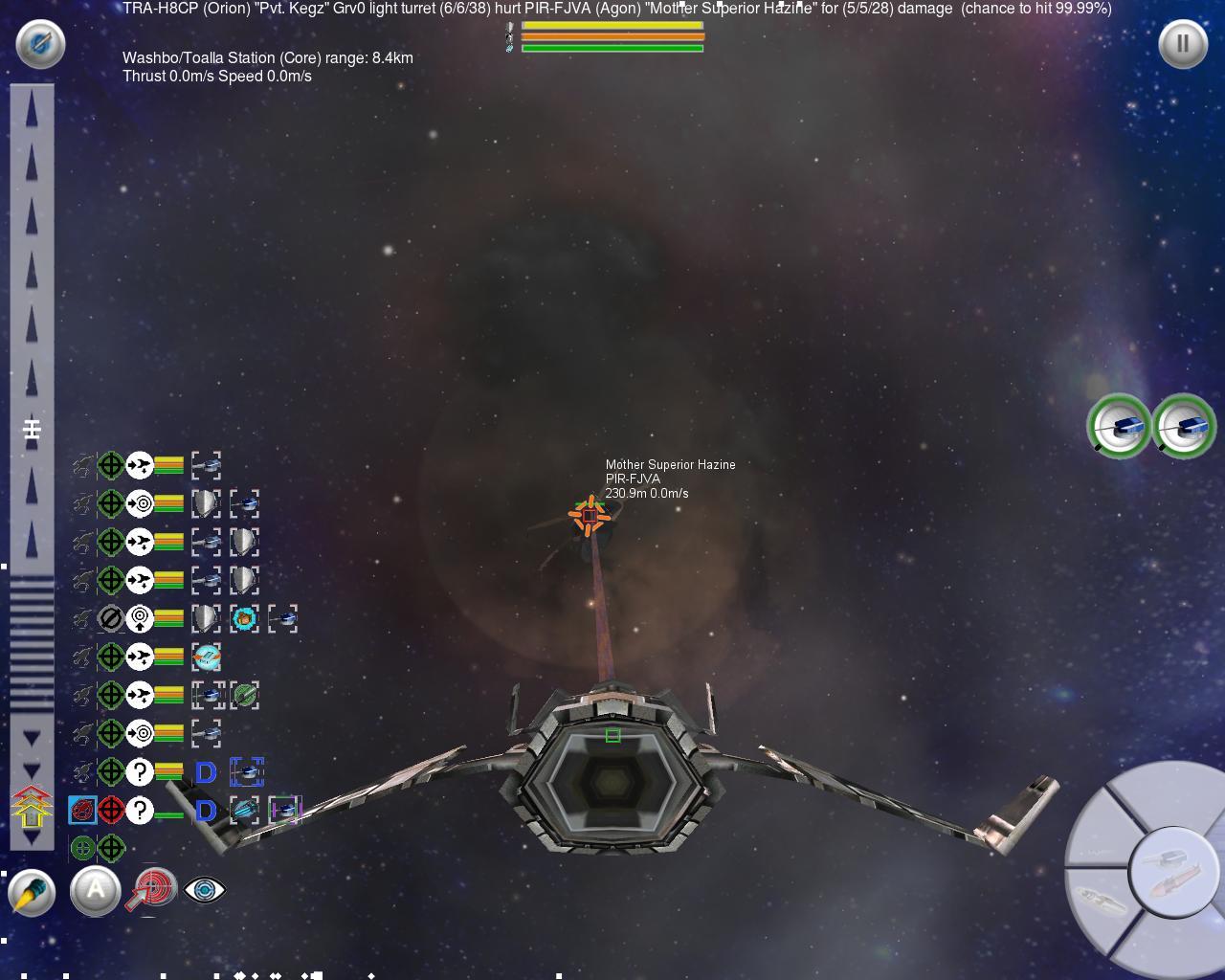Fire the right turret weapon button
The image size is (1225, 980).
click(x=1184, y=426)
